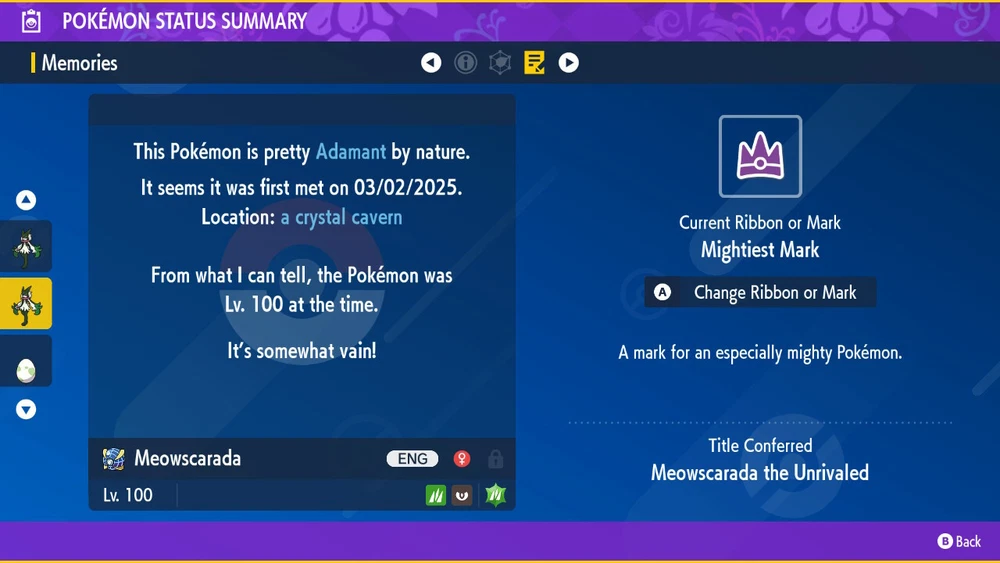The height and width of the screenshot is (563, 1000).
Task: Select the Meowscarada thumbnail that is not highlighted
Action: 26,247
